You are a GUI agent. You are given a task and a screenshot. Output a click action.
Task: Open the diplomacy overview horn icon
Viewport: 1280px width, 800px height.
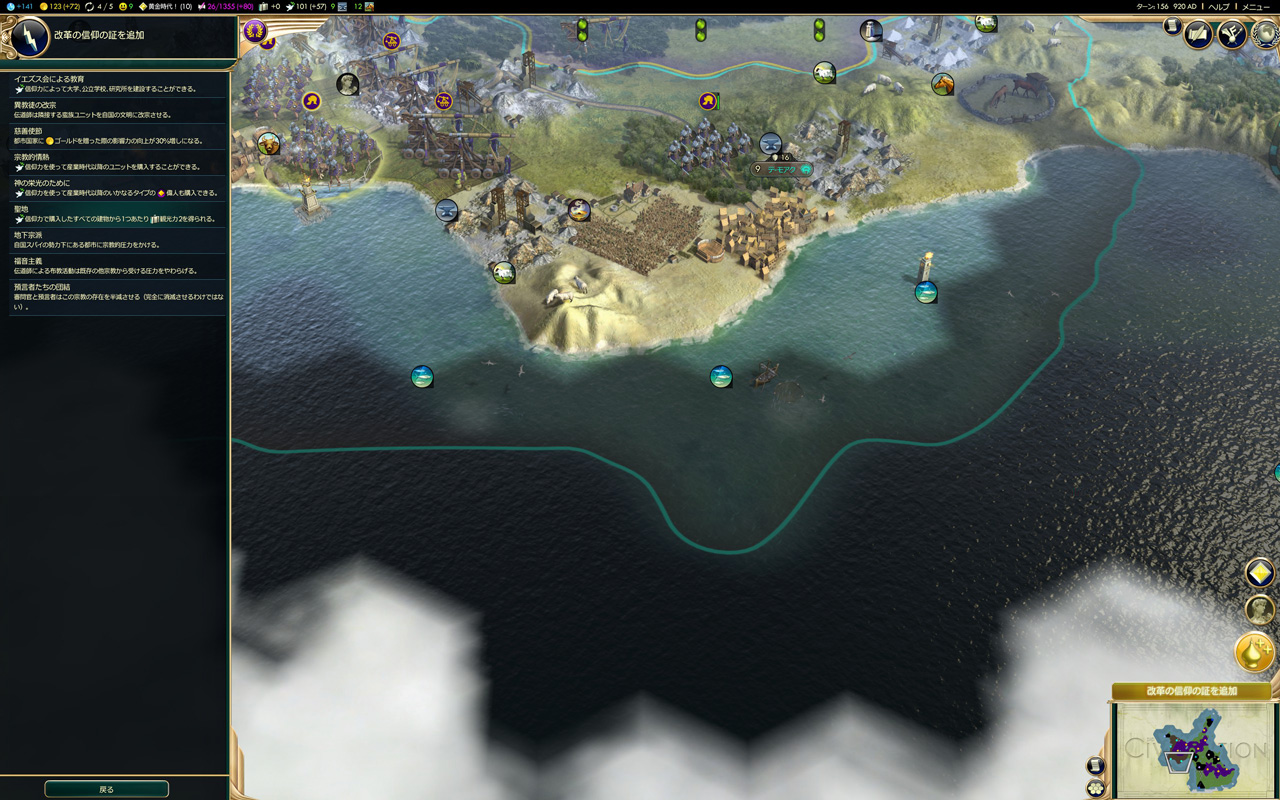point(1231,35)
